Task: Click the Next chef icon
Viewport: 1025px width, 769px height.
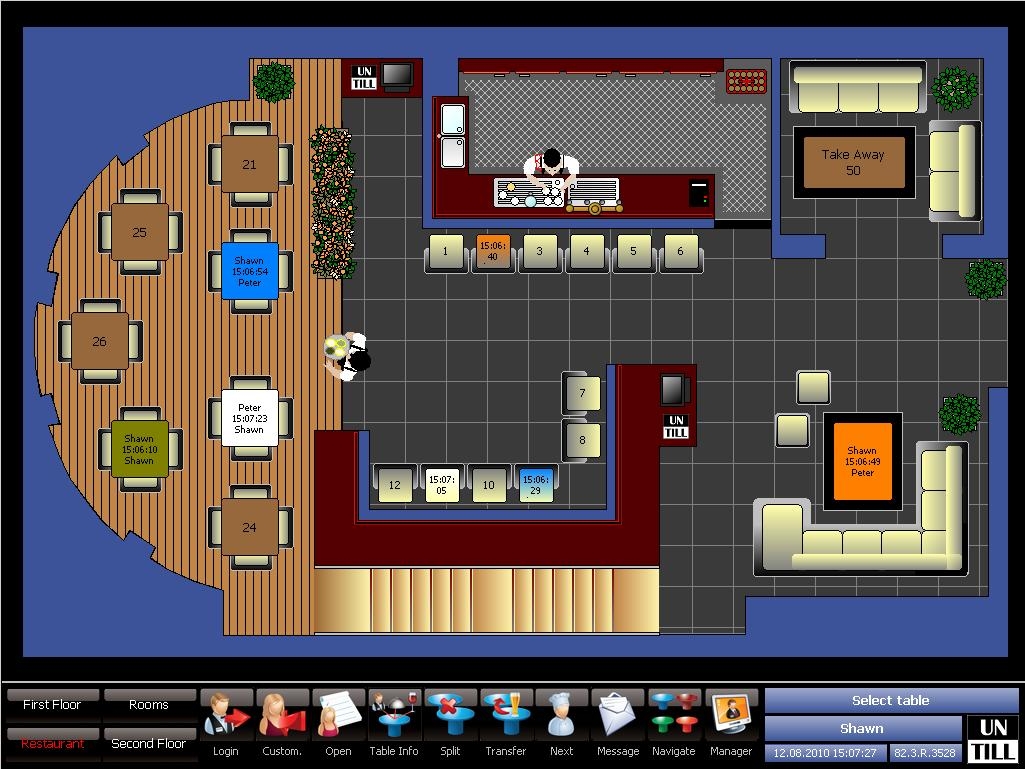Action: tap(562, 724)
